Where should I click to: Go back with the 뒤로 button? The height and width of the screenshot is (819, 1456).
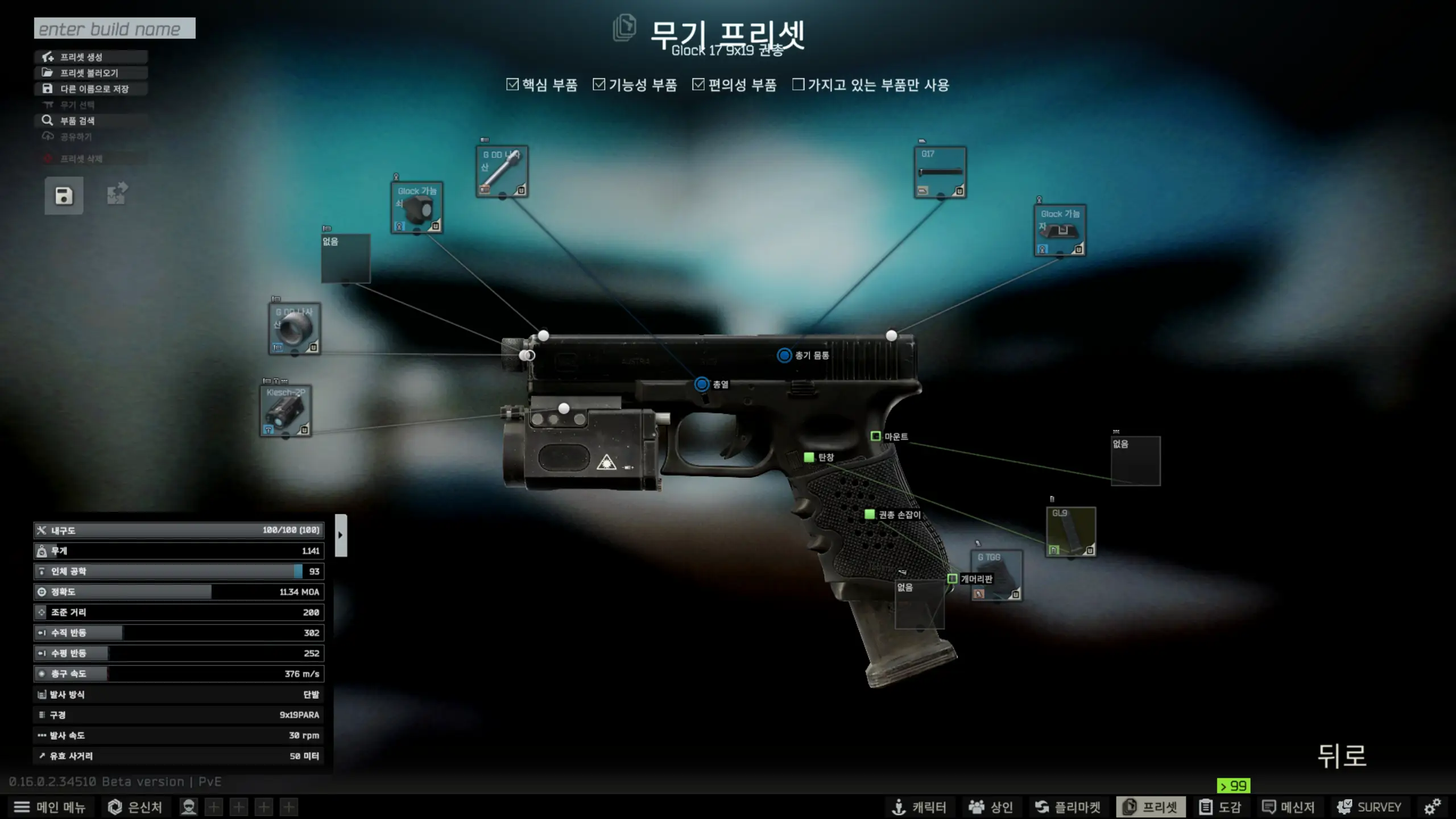pyautogui.click(x=1342, y=756)
